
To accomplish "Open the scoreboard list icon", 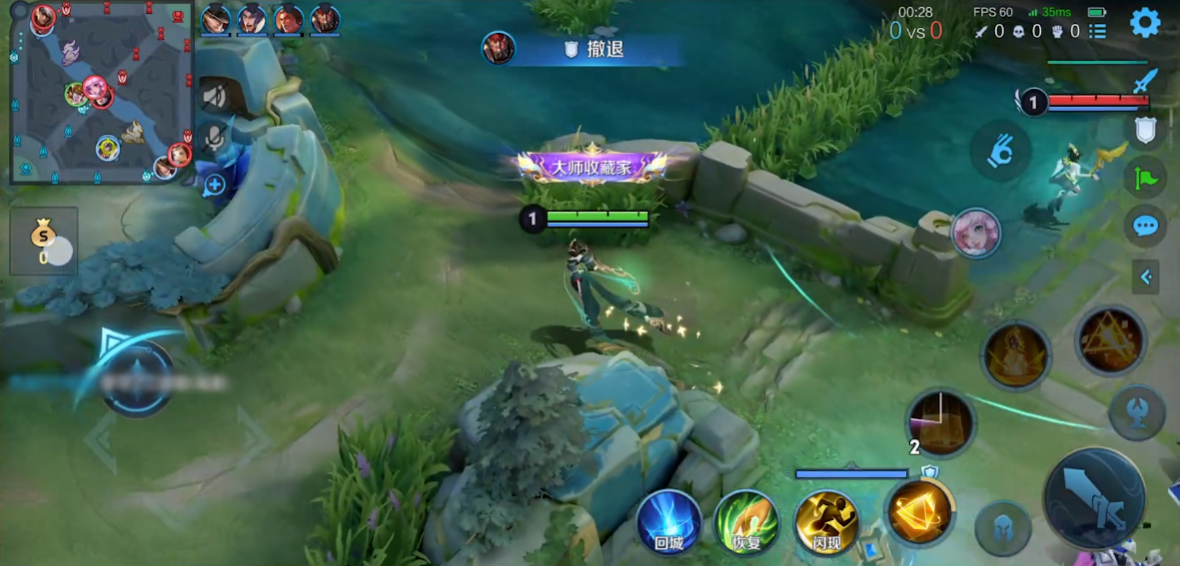I will click(1098, 31).
